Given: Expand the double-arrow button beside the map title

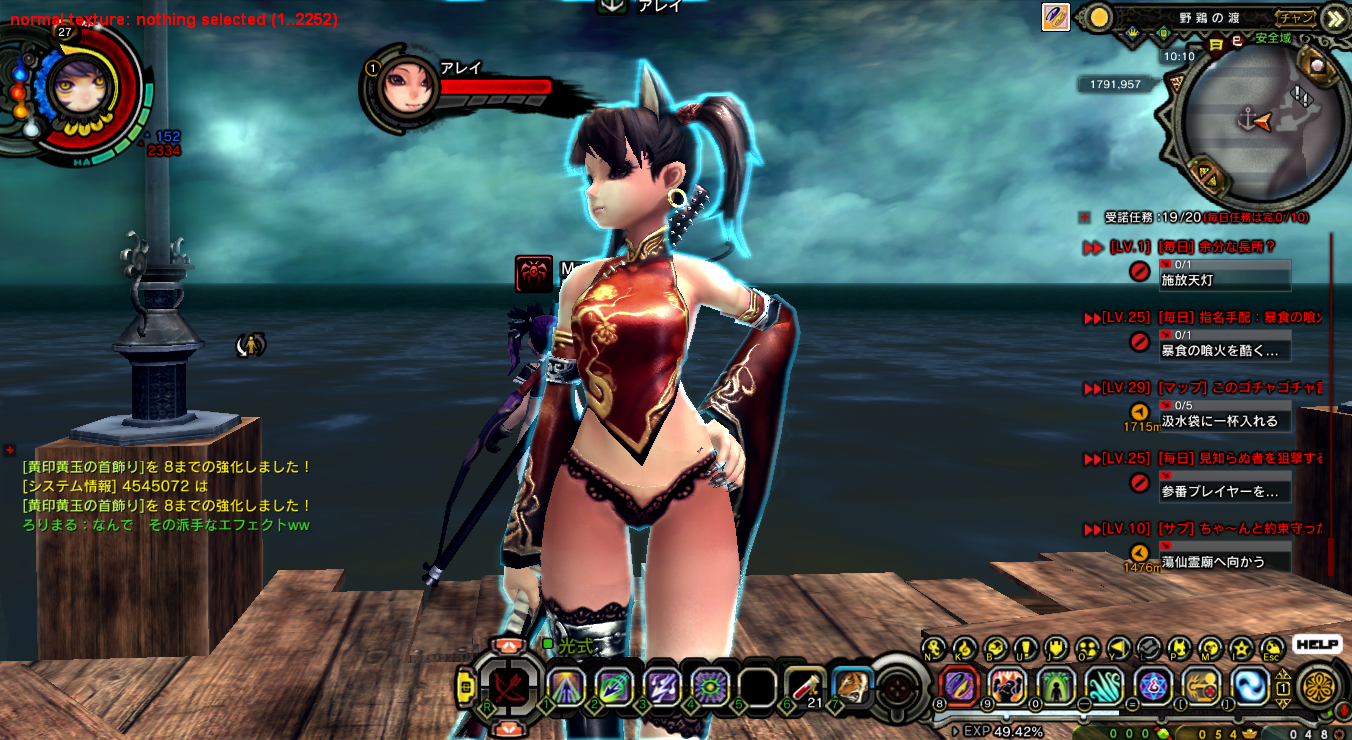Looking at the screenshot, I should coord(1333,18).
